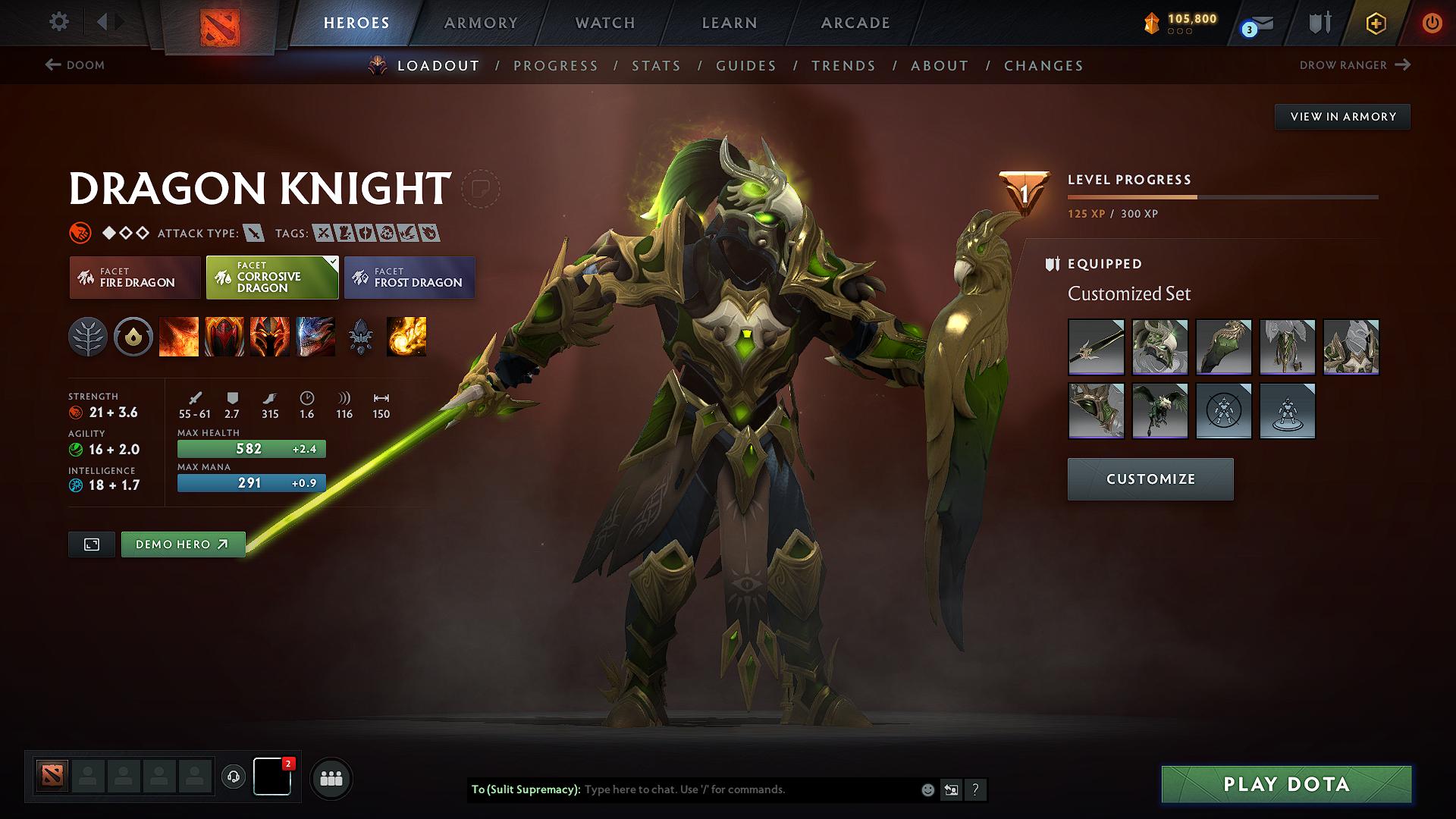Click the Dota 2 logo
The image size is (1456, 819).
(221, 25)
